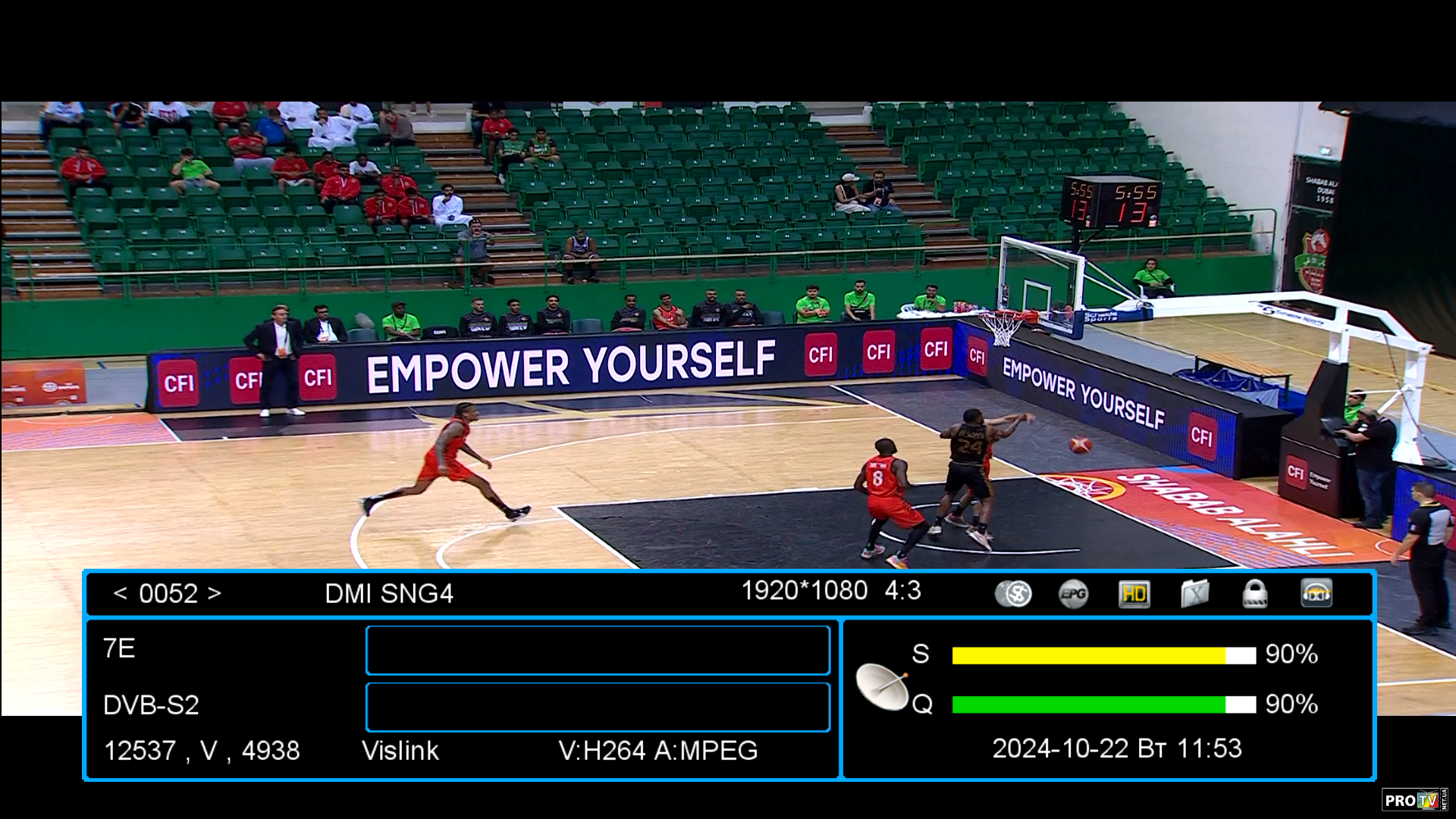Click the satellite dish signal icon
1456x819 pixels.
[882, 686]
